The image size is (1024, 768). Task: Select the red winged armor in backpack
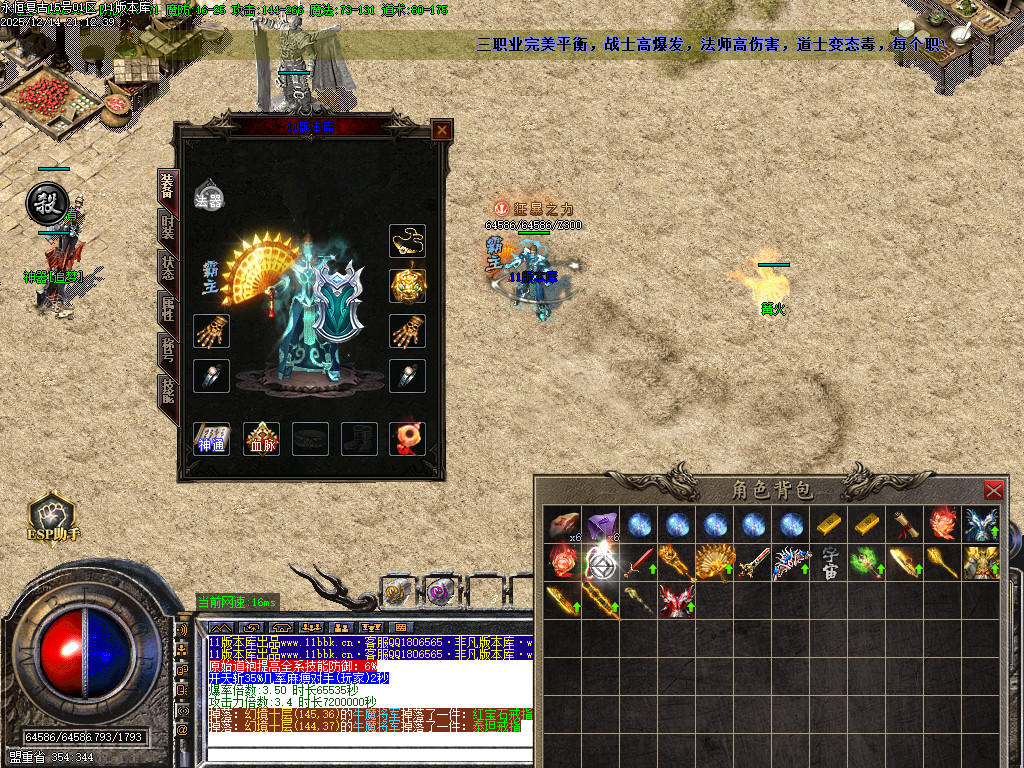676,599
